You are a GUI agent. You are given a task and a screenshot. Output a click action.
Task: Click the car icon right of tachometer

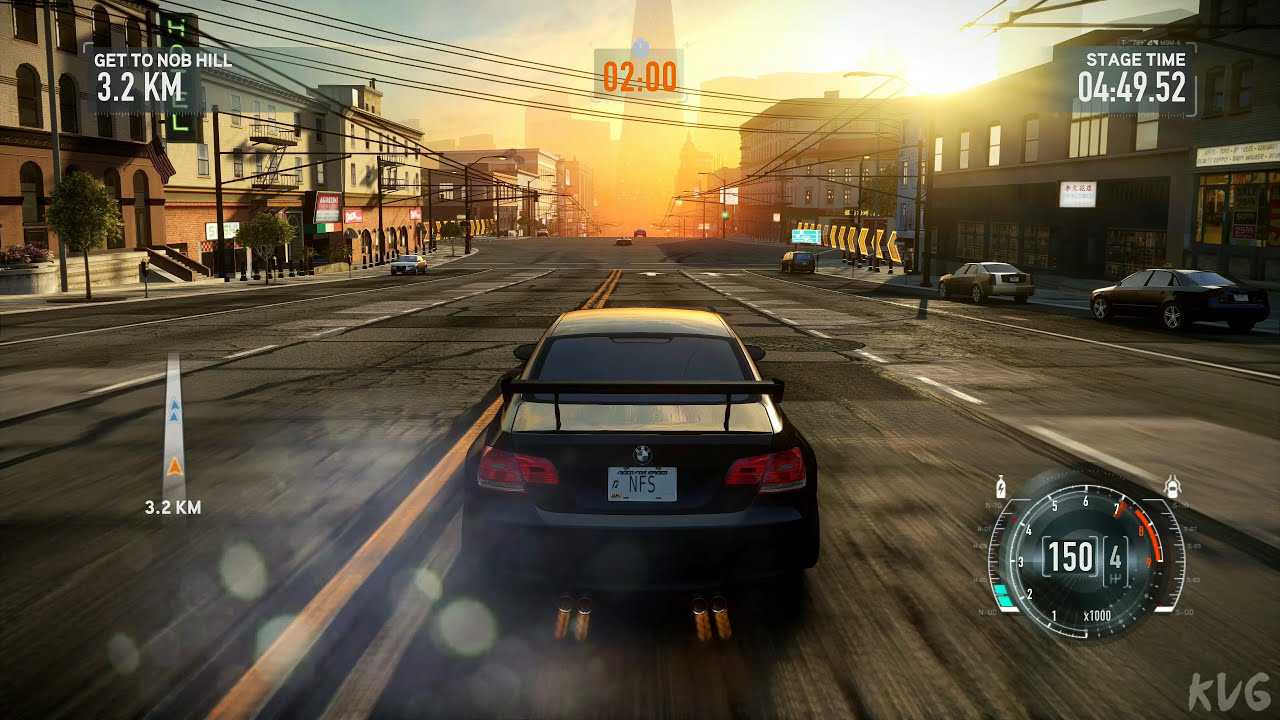[x=1172, y=488]
